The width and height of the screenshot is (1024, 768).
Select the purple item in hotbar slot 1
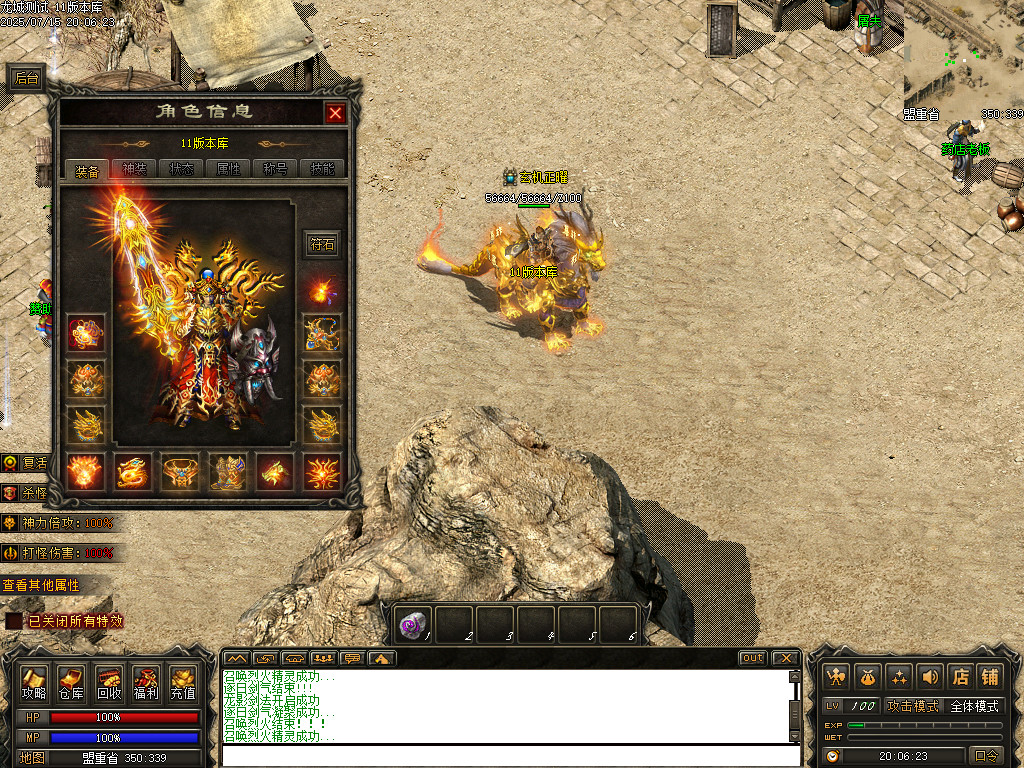[413, 625]
